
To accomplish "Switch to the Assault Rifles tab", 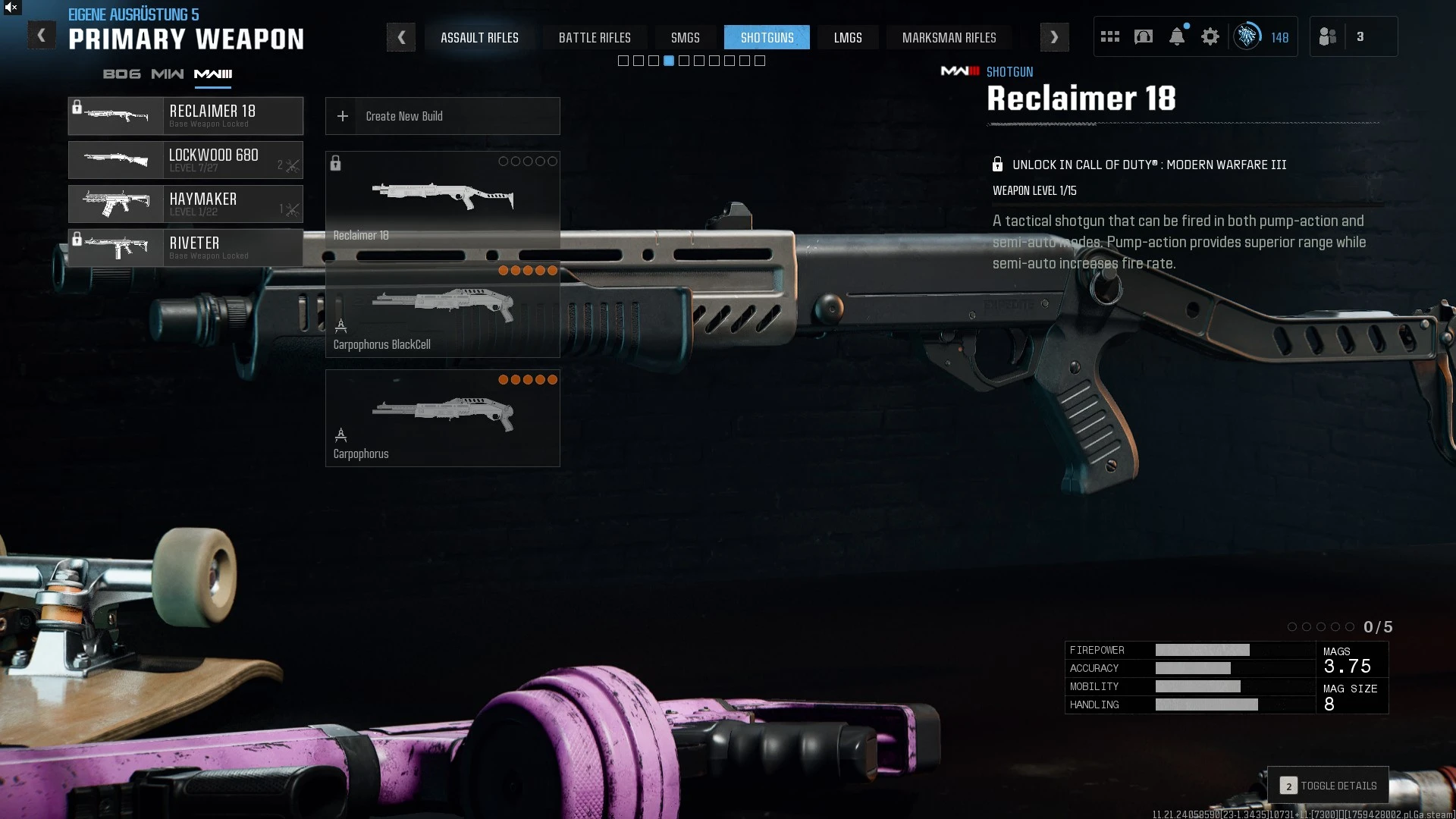I will coord(479,37).
